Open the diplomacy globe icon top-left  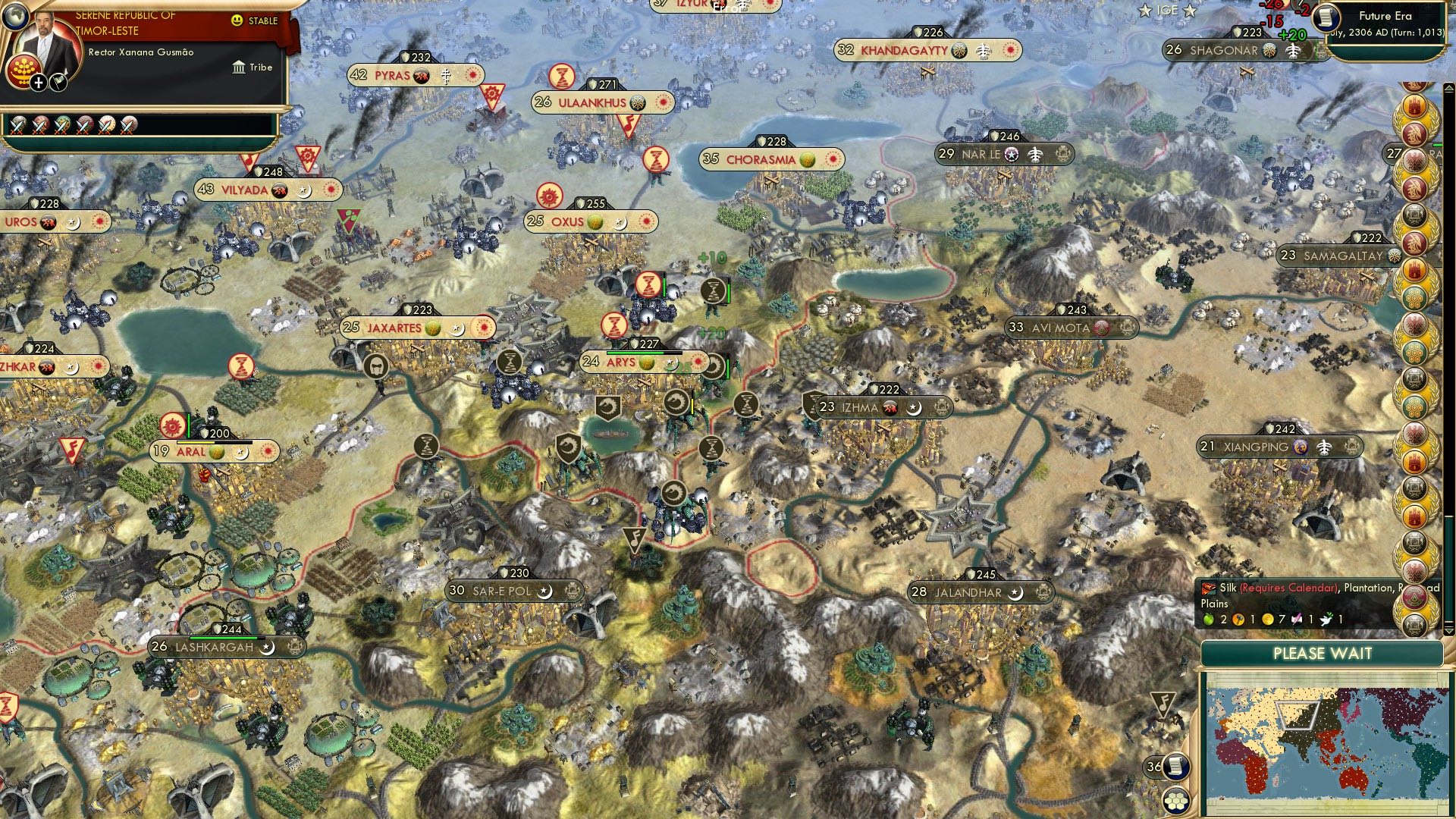coord(17,16)
